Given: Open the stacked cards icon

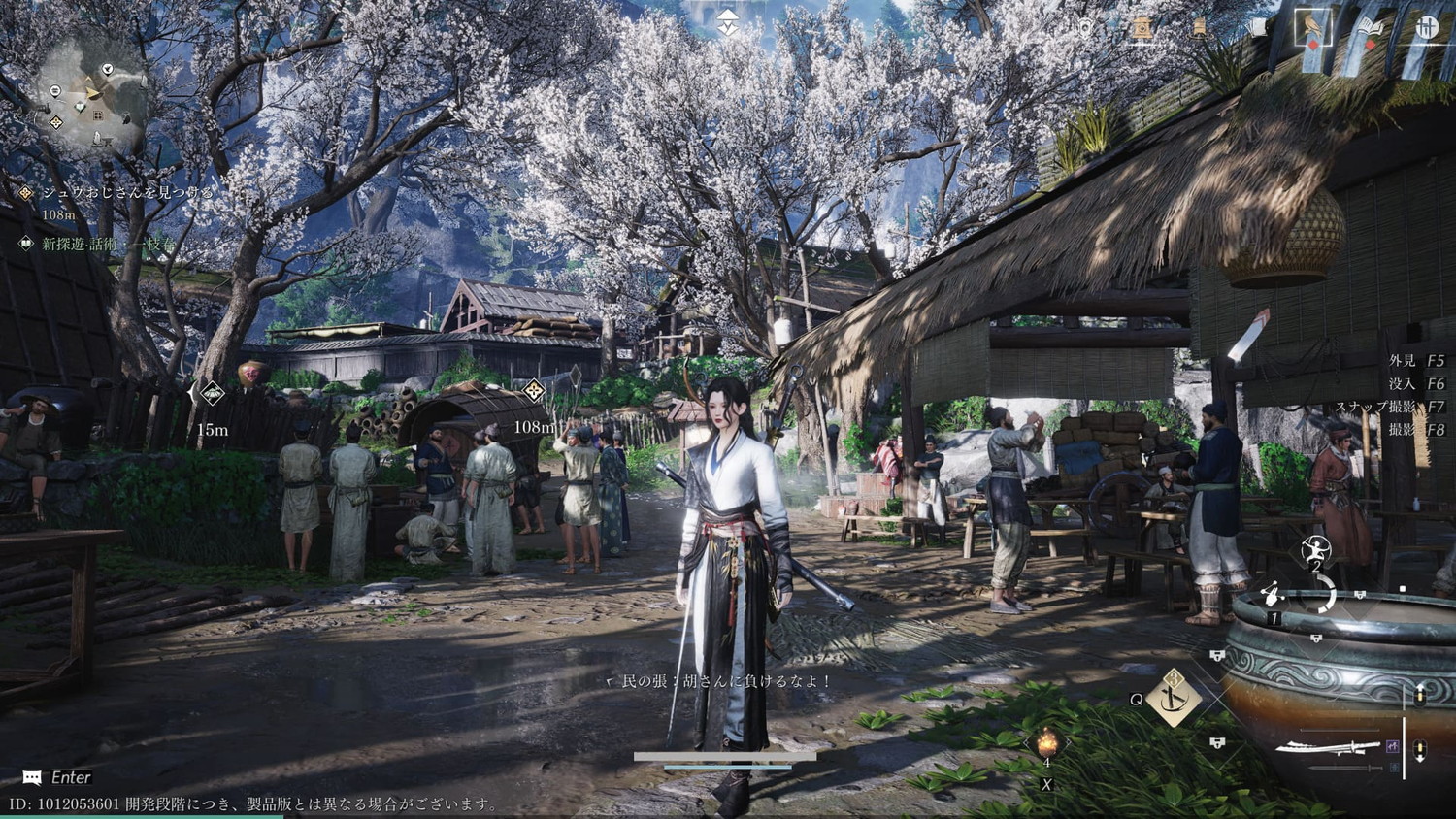Looking at the screenshot, I should pyautogui.click(x=1258, y=28).
